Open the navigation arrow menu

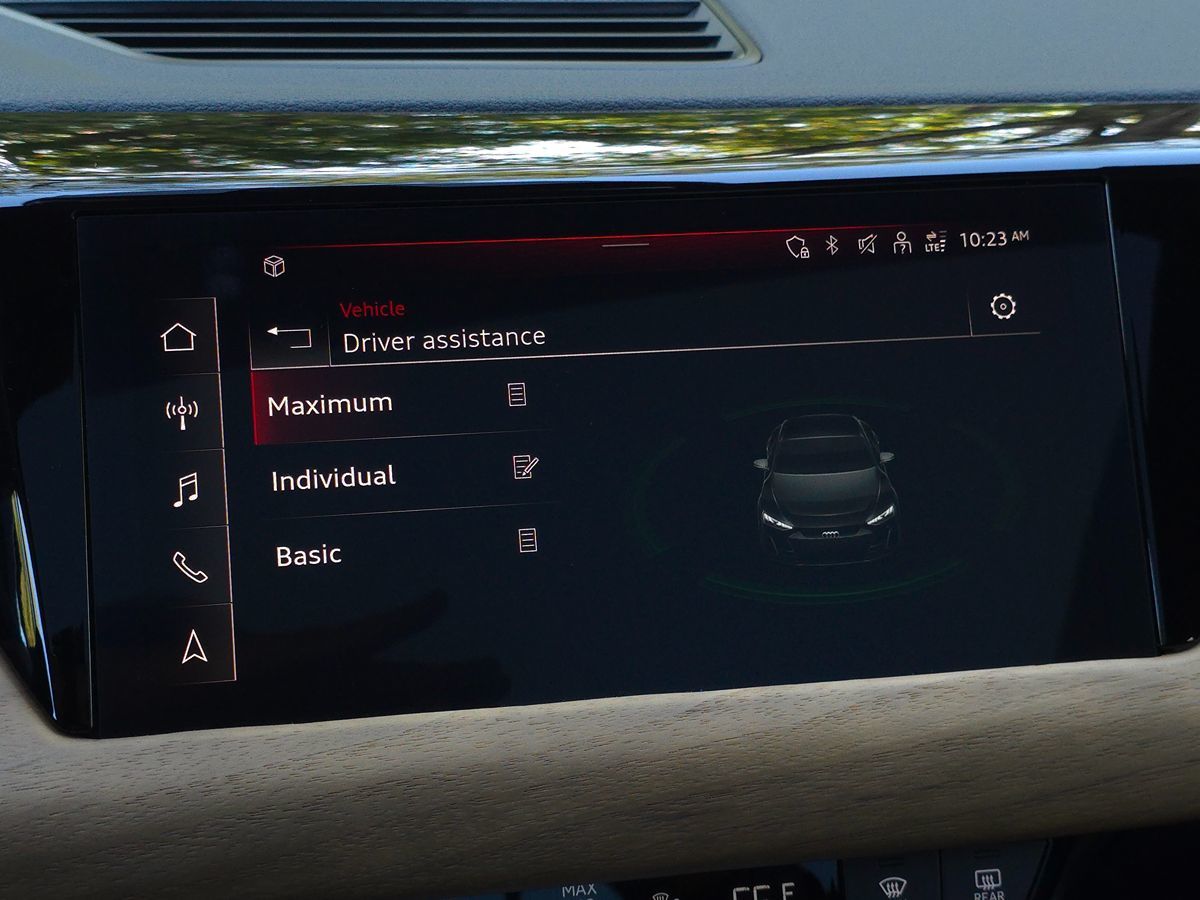pyautogui.click(x=194, y=647)
